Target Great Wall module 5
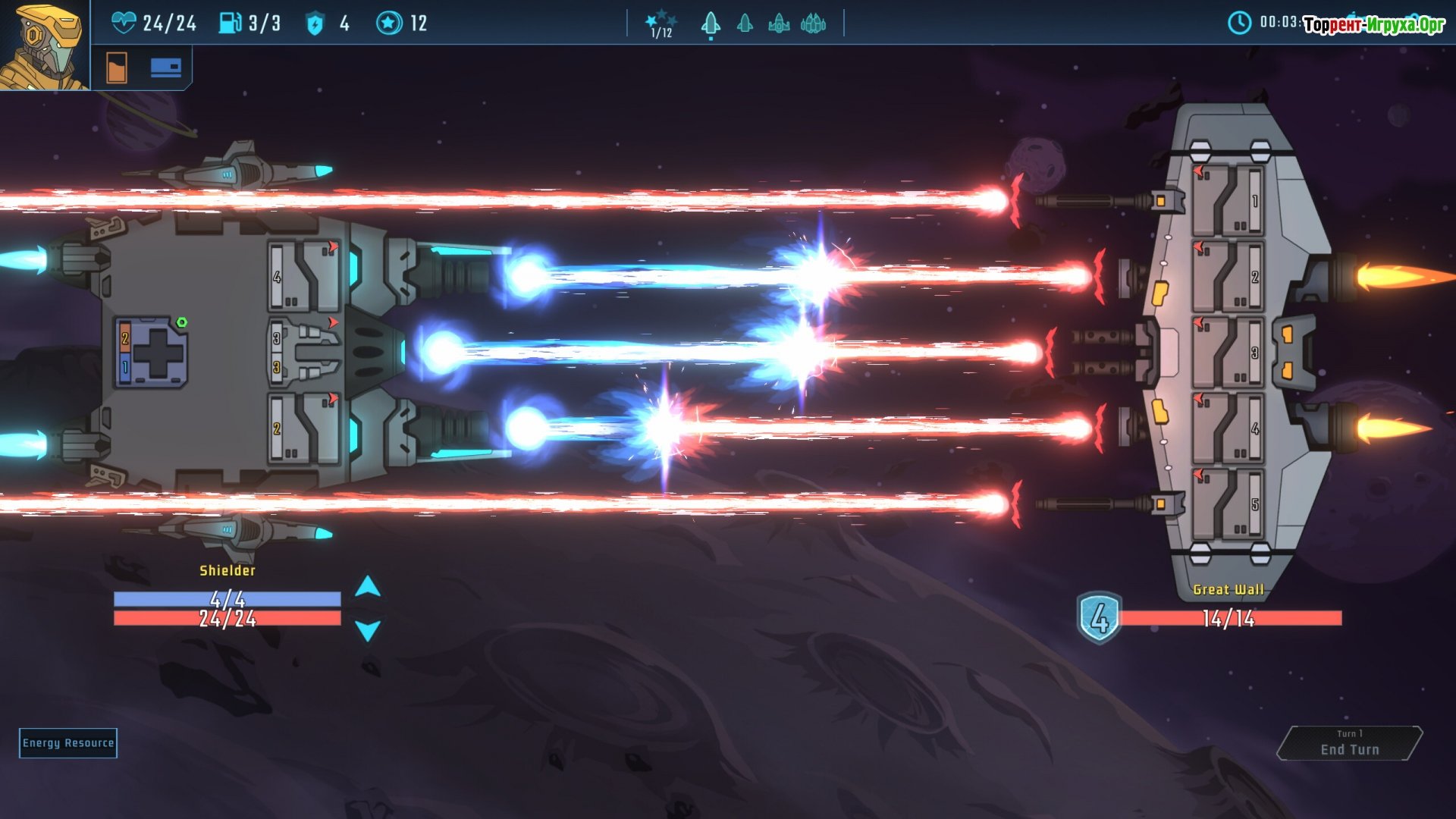The width and height of the screenshot is (1456, 819). point(1227,504)
